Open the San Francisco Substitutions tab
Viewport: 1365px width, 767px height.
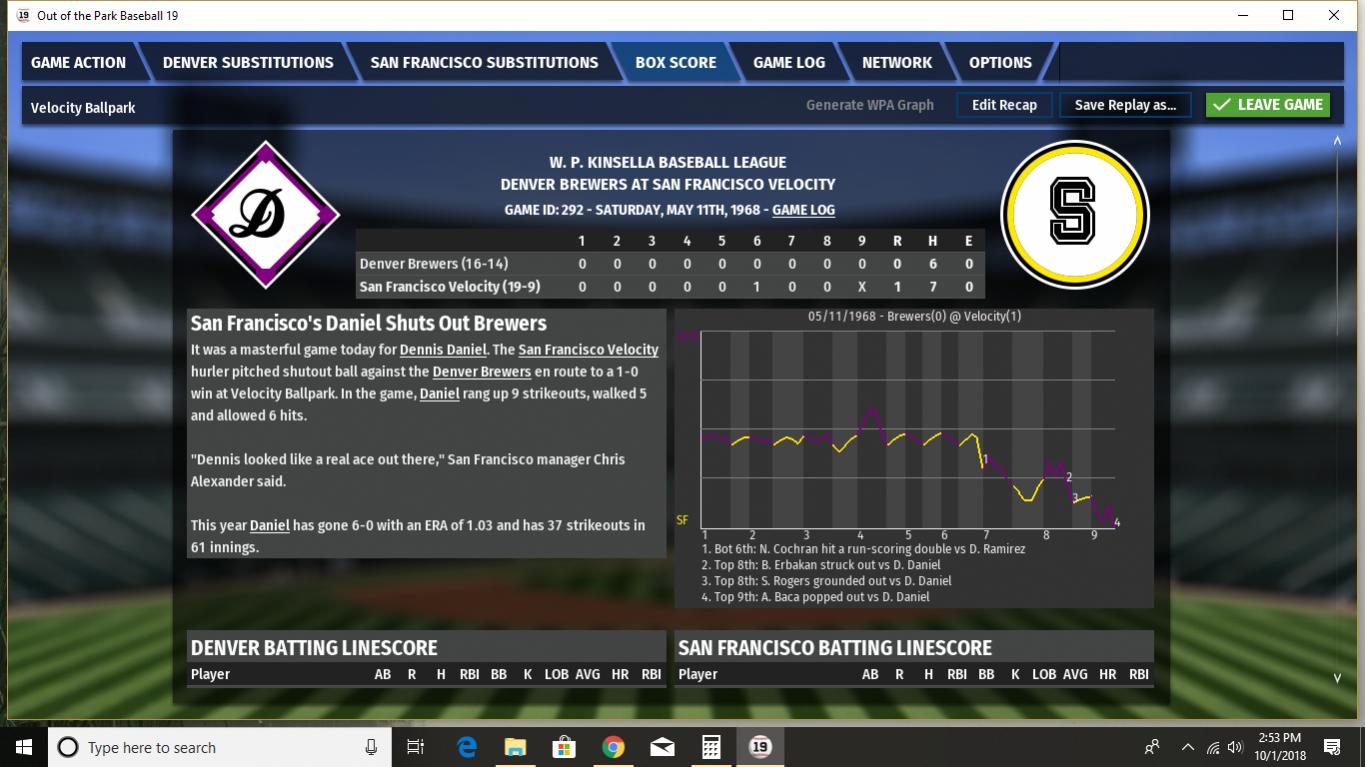point(484,62)
